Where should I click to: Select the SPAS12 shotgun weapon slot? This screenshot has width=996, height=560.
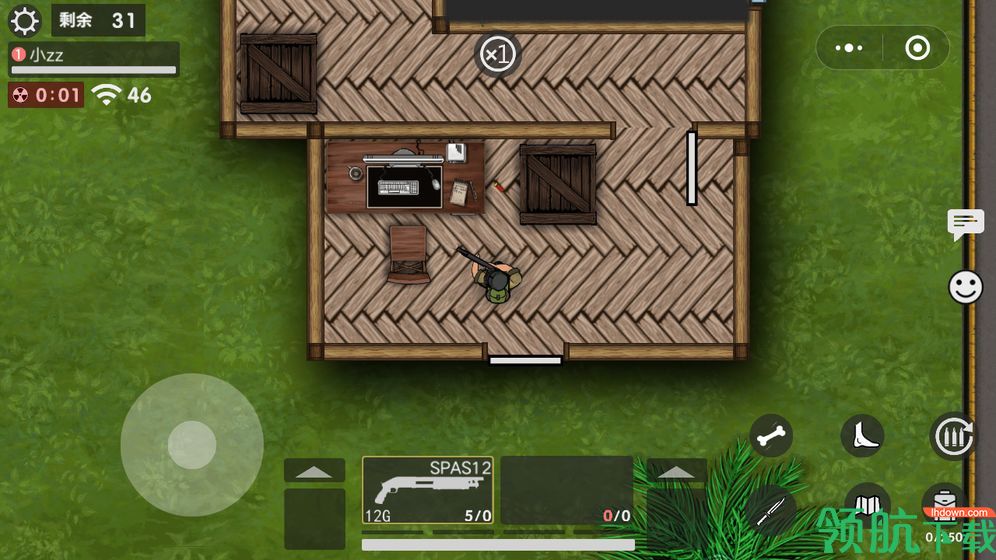pyautogui.click(x=428, y=490)
